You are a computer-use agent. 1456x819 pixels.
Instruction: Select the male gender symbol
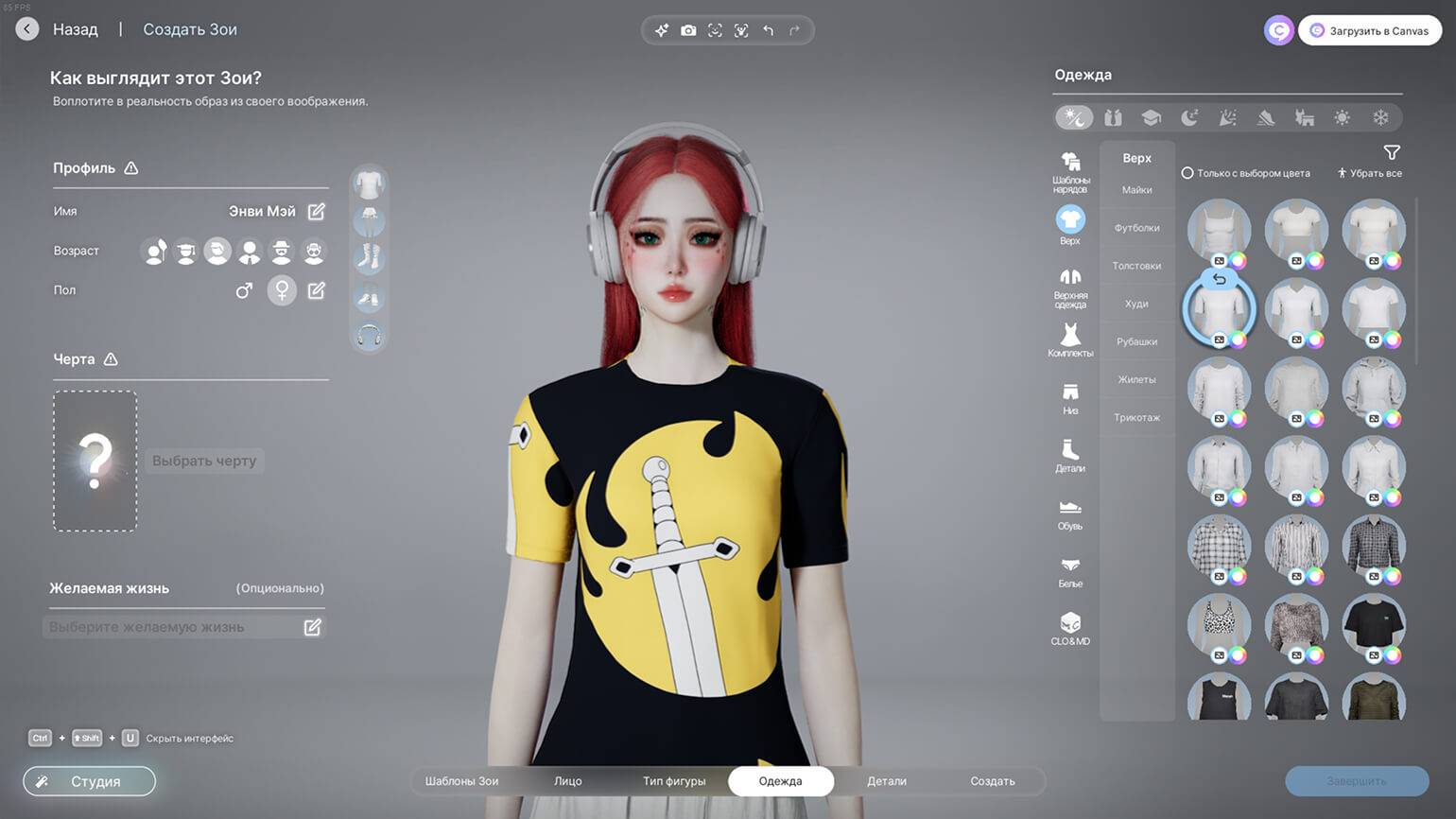[x=244, y=290]
